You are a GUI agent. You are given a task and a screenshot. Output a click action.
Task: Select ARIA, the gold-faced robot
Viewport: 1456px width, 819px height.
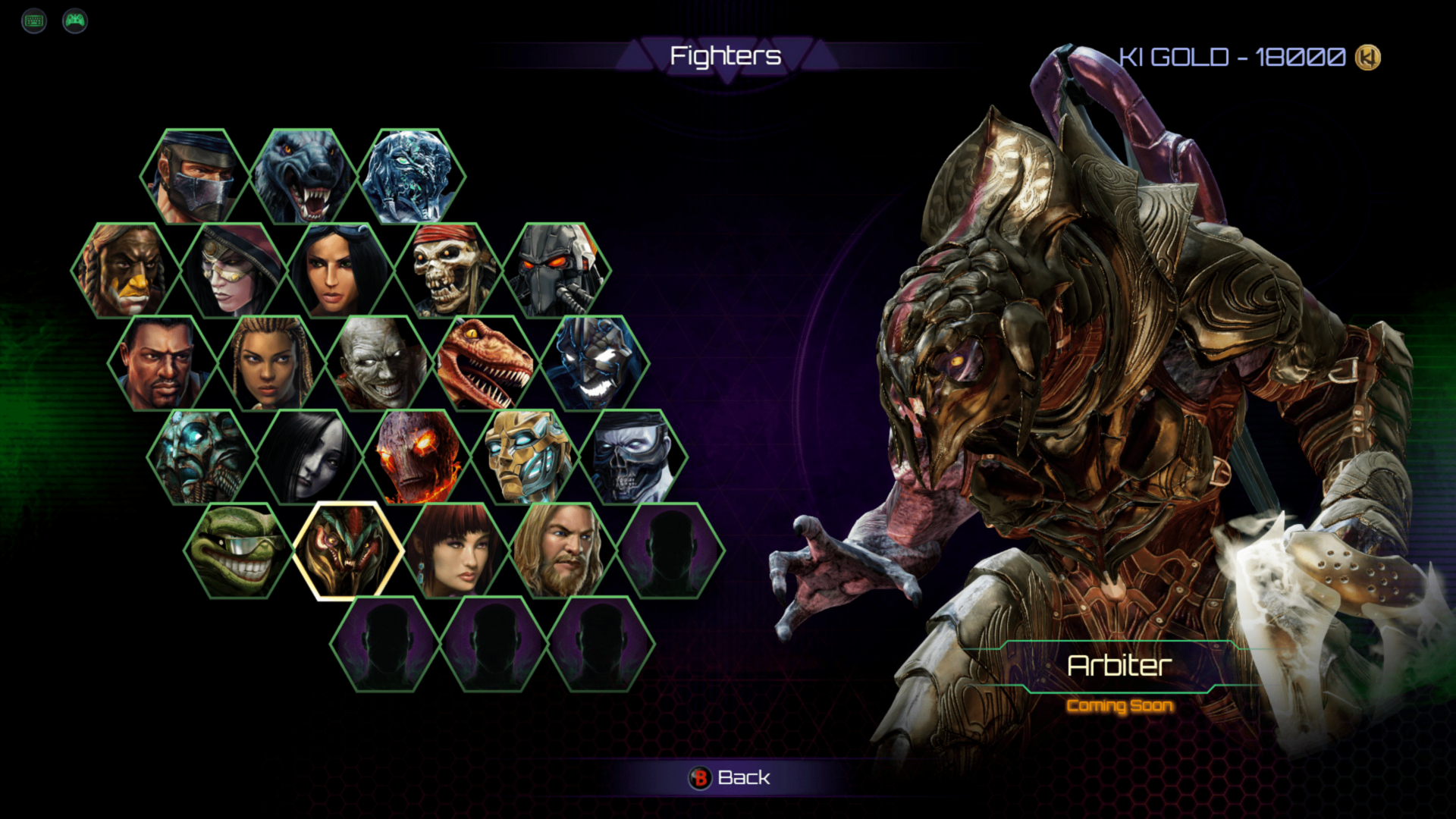[x=526, y=457]
